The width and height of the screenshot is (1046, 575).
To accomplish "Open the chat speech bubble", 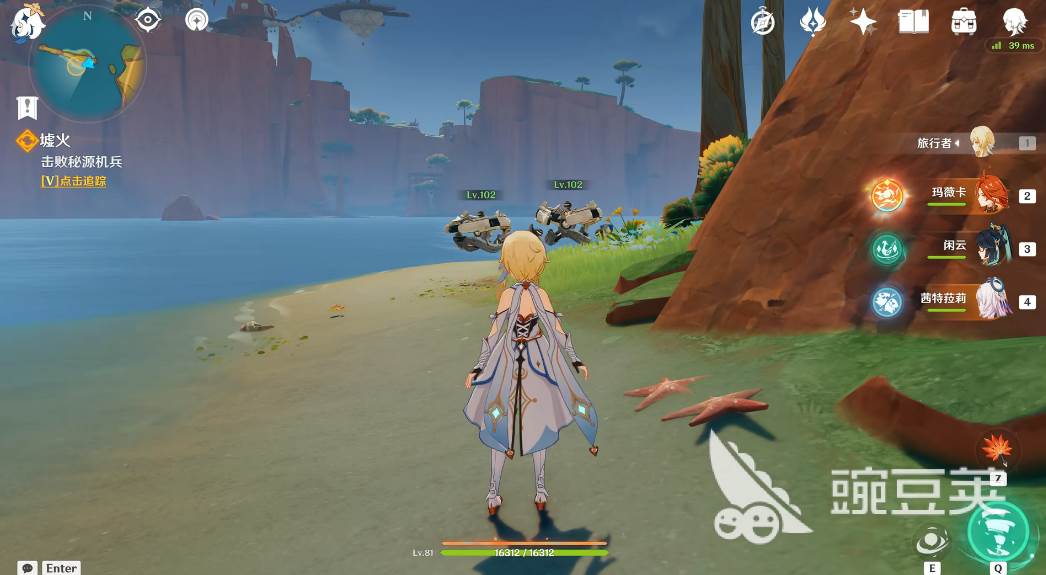I will click(x=28, y=568).
